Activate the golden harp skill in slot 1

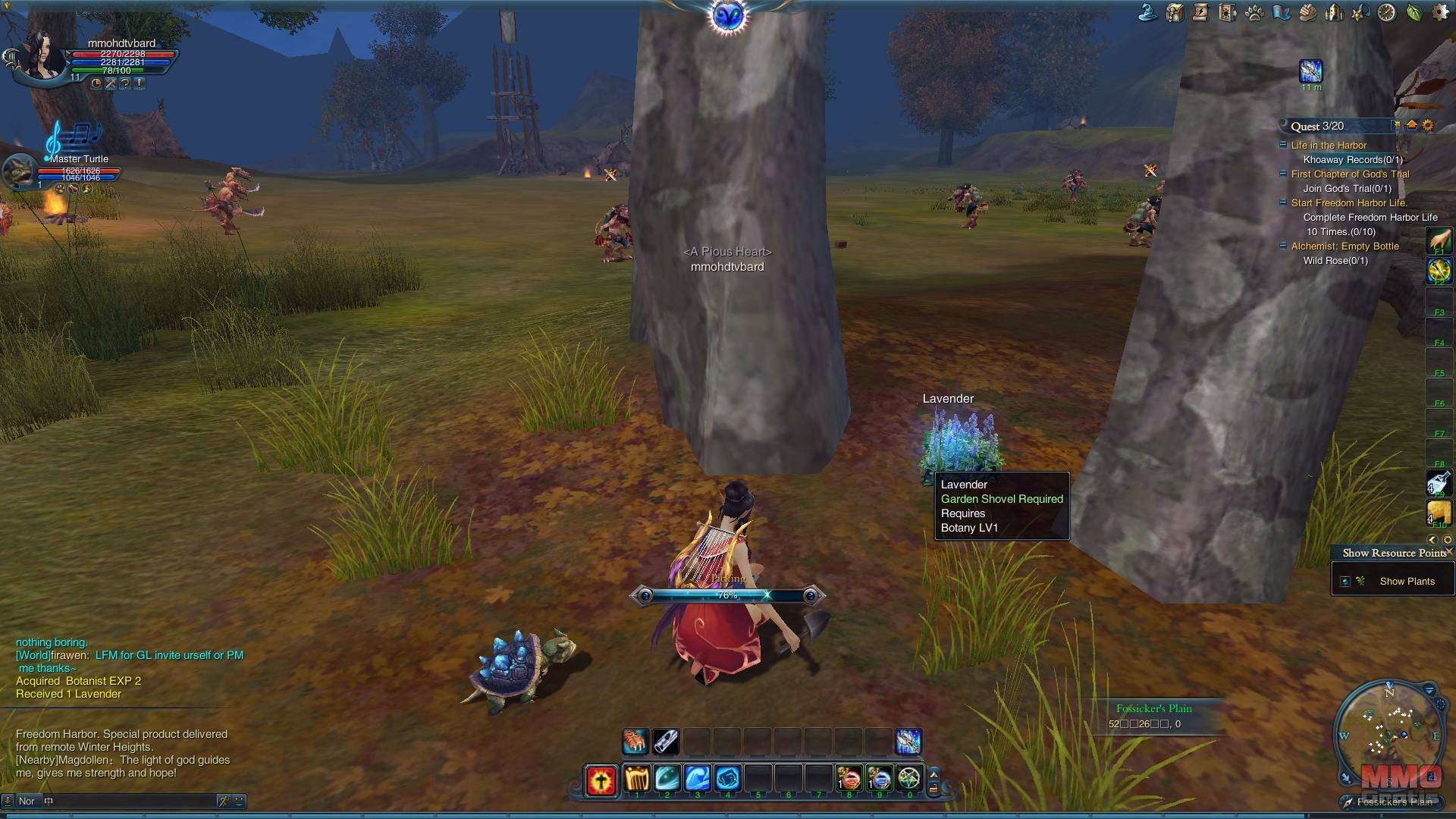tap(637, 779)
